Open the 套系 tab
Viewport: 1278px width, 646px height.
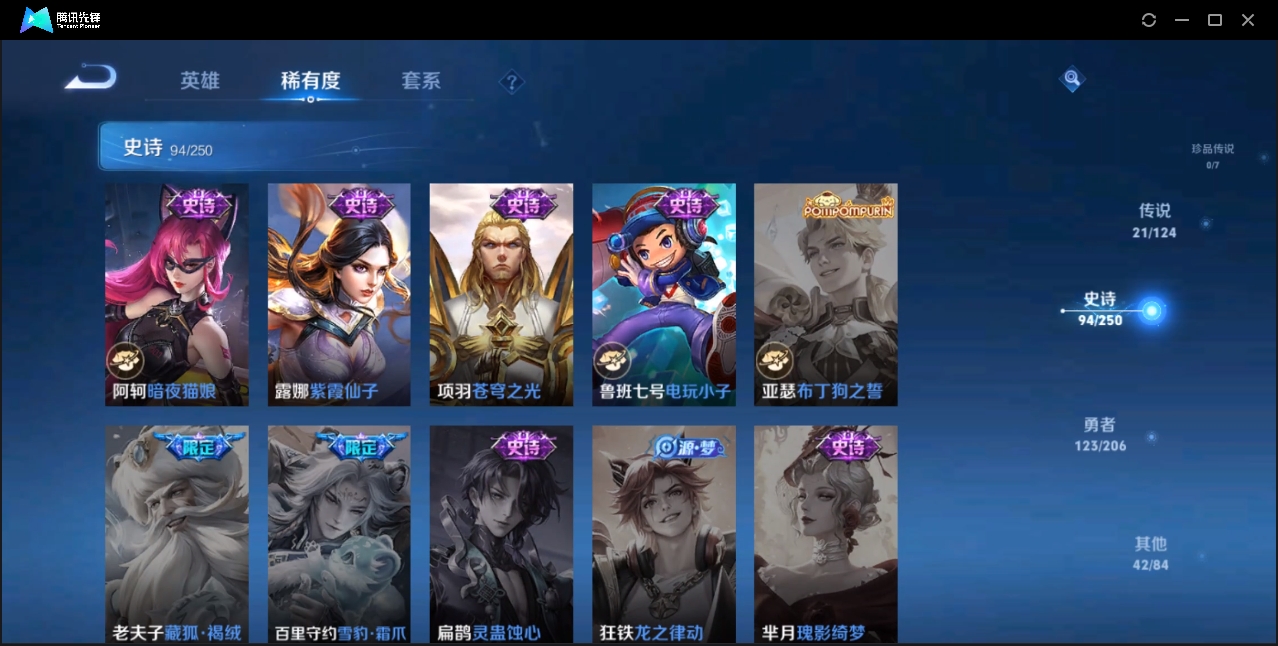[421, 81]
